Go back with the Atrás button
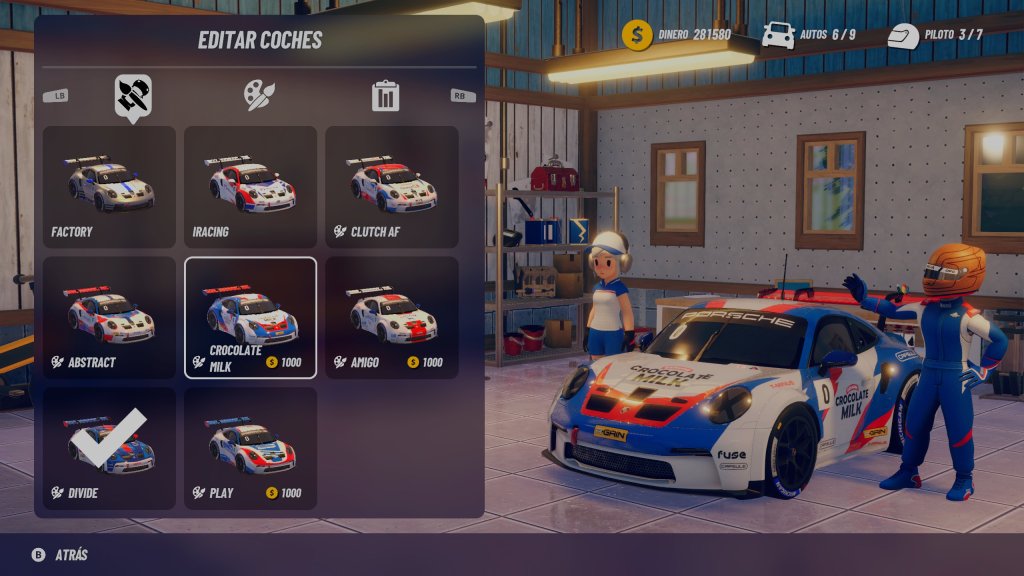Screen dimensions: 1024x576 point(60,555)
